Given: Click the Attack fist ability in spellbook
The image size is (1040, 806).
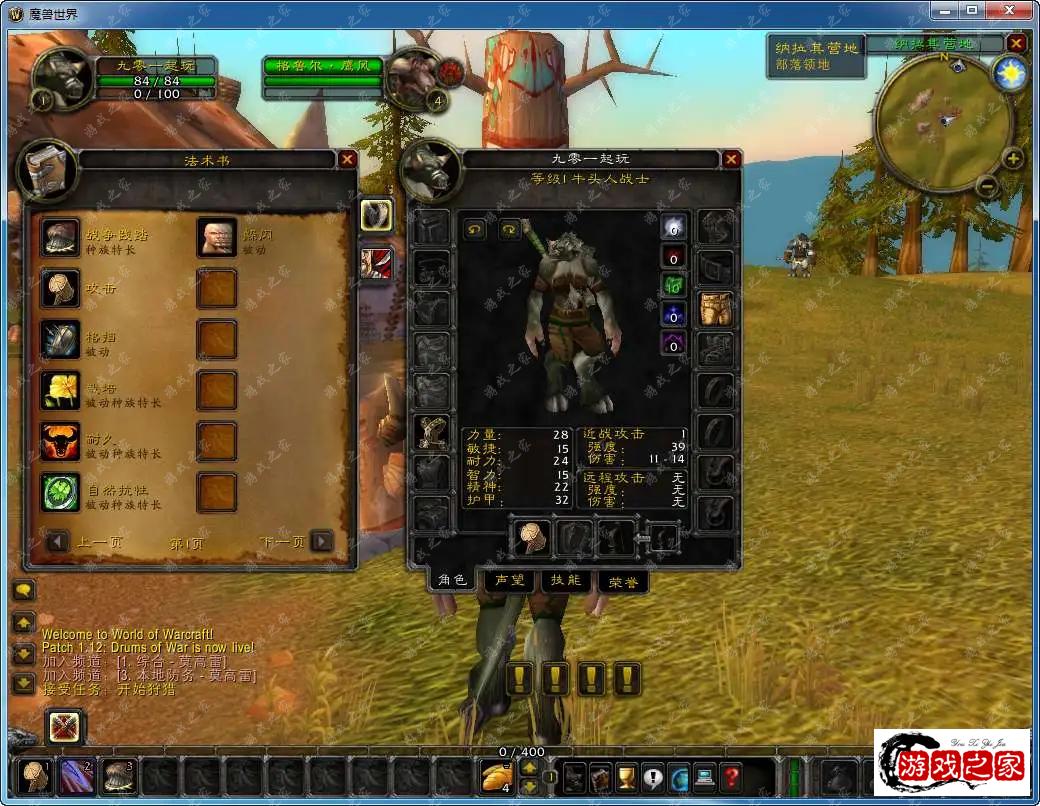Looking at the screenshot, I should pyautogui.click(x=60, y=288).
